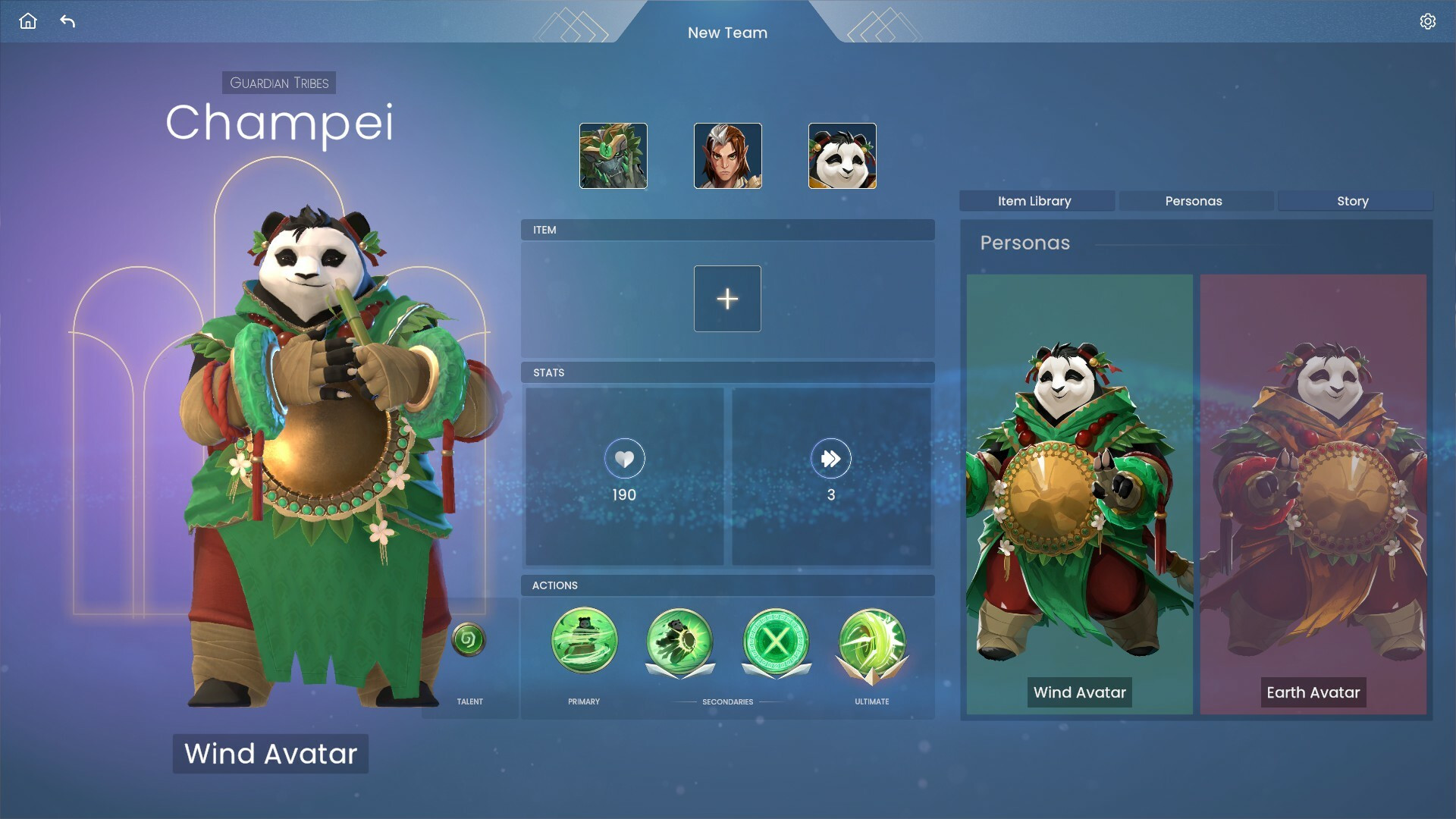Click the double-arrow speed stat icon
This screenshot has height=819, width=1456.
tap(830, 459)
